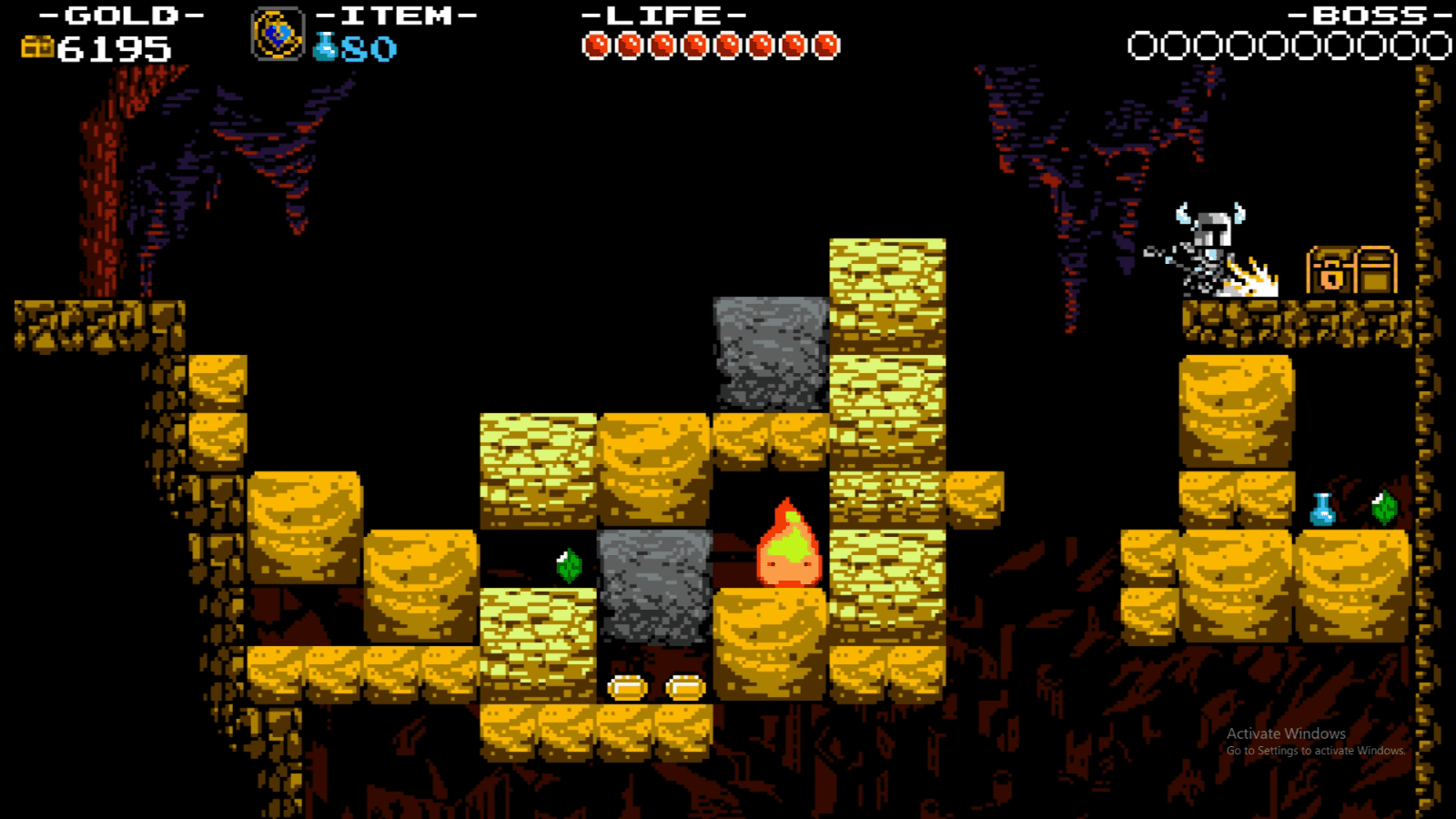This screenshot has width=1456, height=819.
Task: Select the green gem beside the blue potion
Action: pyautogui.click(x=1383, y=507)
